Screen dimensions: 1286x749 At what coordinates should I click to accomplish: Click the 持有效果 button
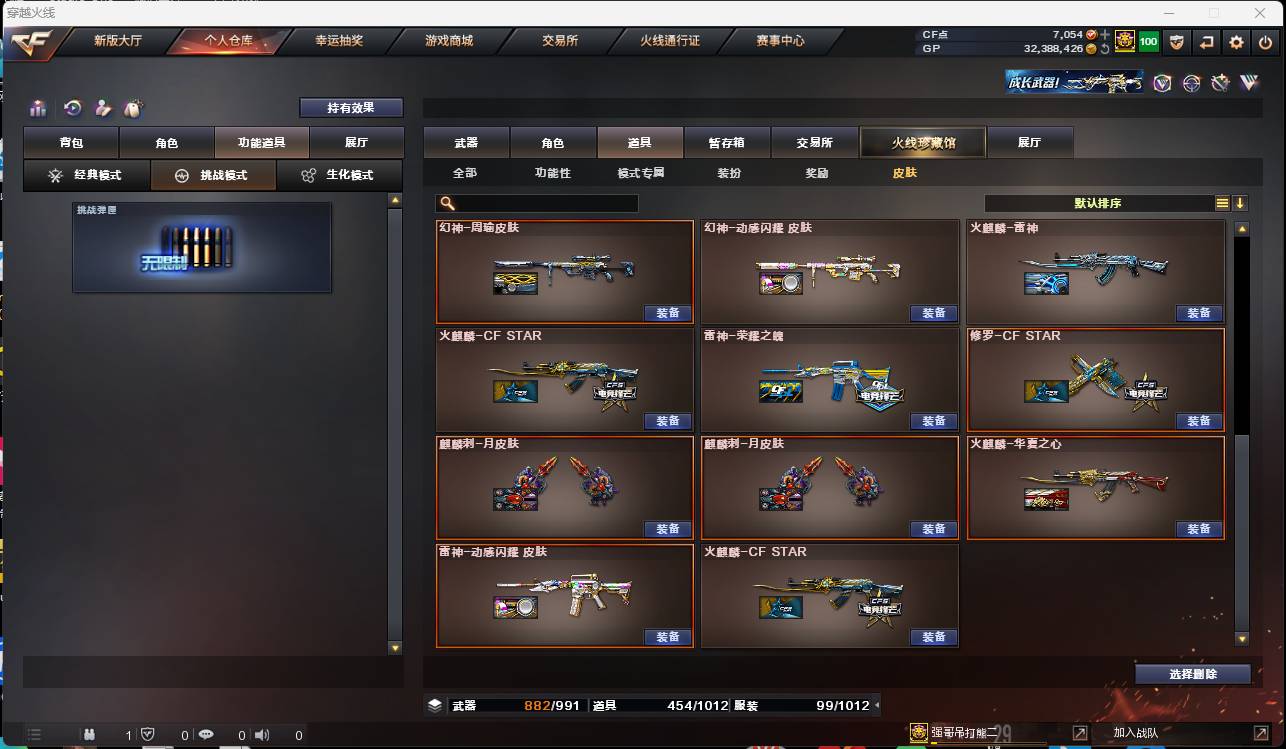351,107
